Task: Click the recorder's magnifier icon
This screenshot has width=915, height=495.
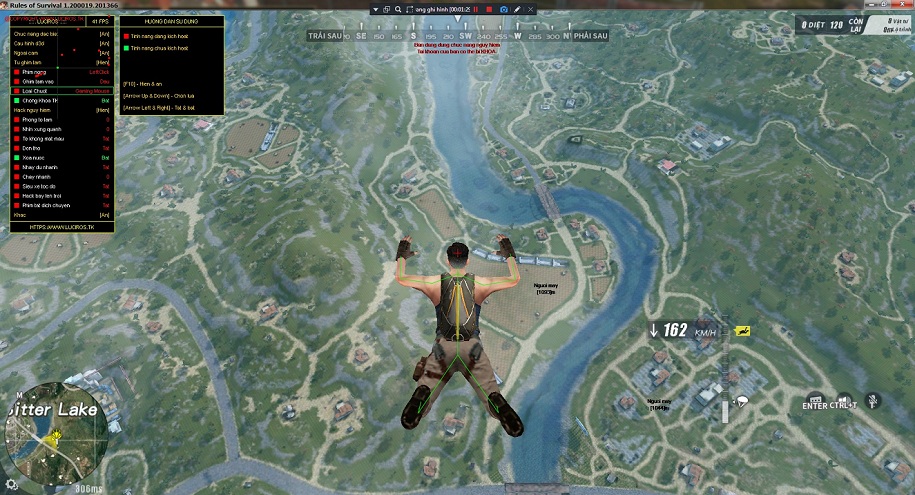Action: 396,9
